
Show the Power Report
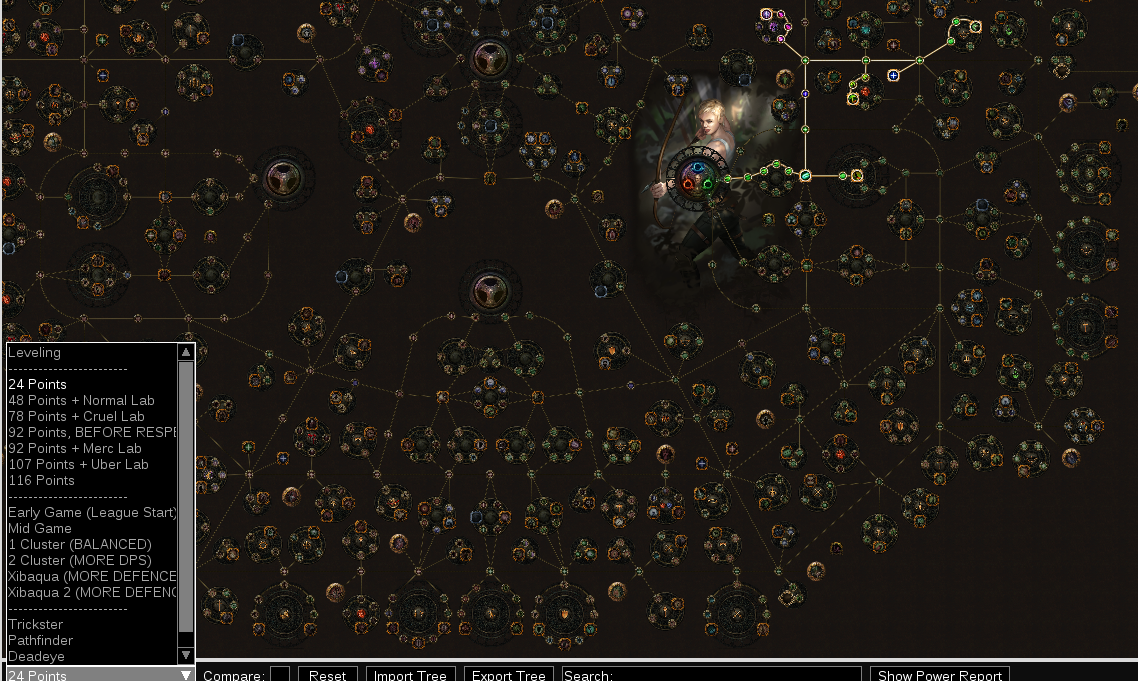[939, 675]
